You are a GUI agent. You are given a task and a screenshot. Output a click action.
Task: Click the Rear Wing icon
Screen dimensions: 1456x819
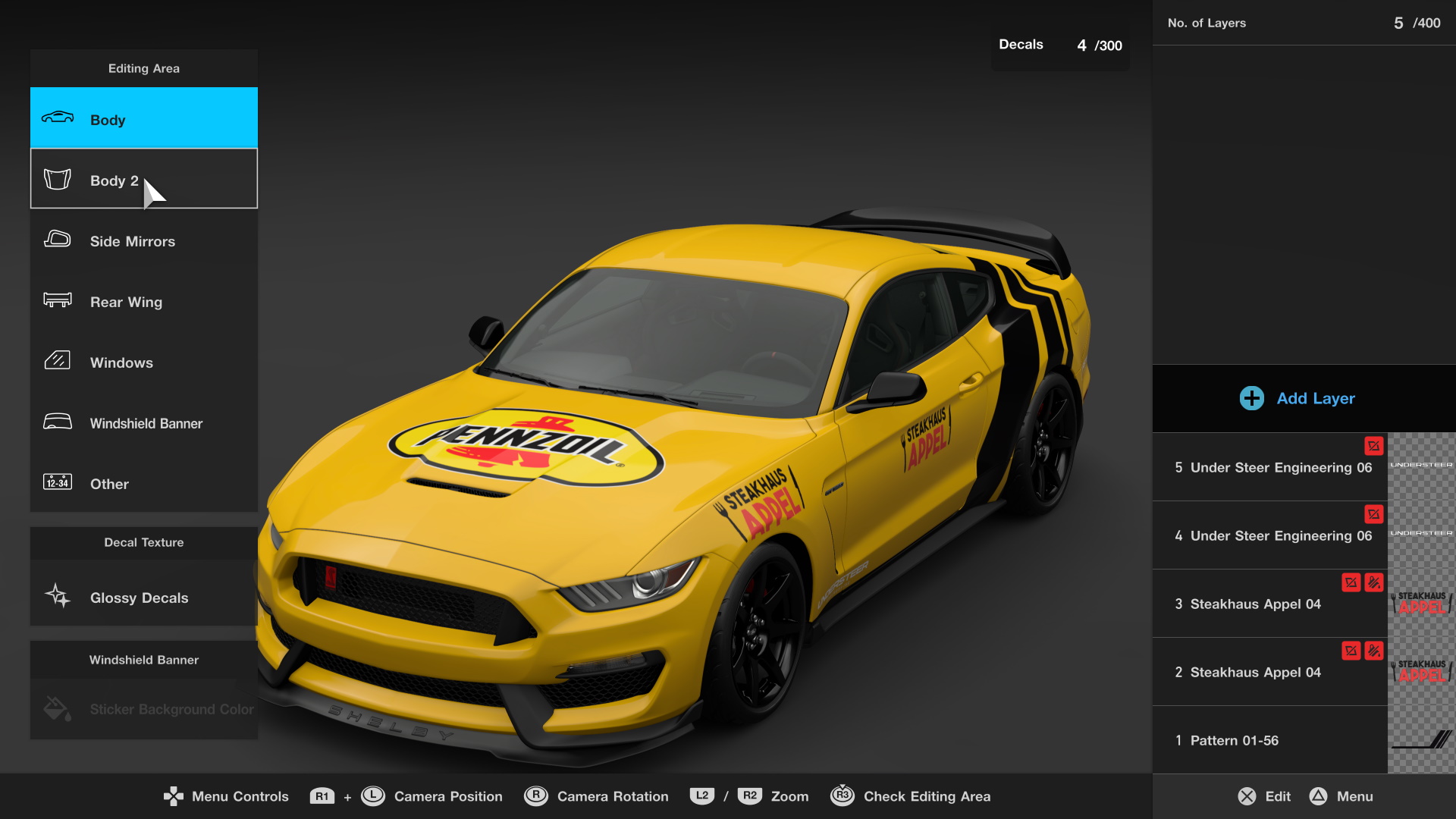coord(57,301)
